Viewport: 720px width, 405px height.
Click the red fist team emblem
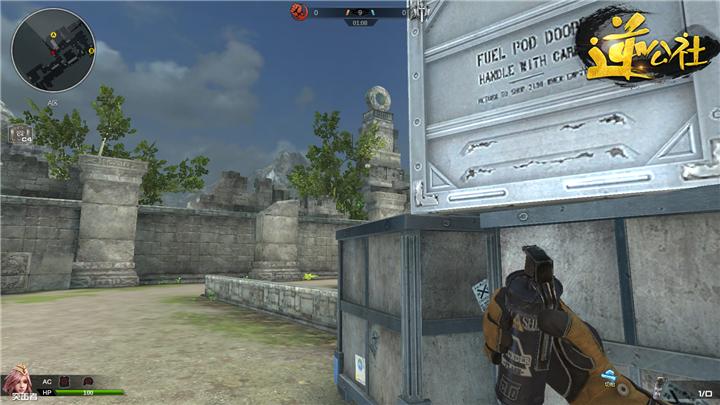[298, 12]
